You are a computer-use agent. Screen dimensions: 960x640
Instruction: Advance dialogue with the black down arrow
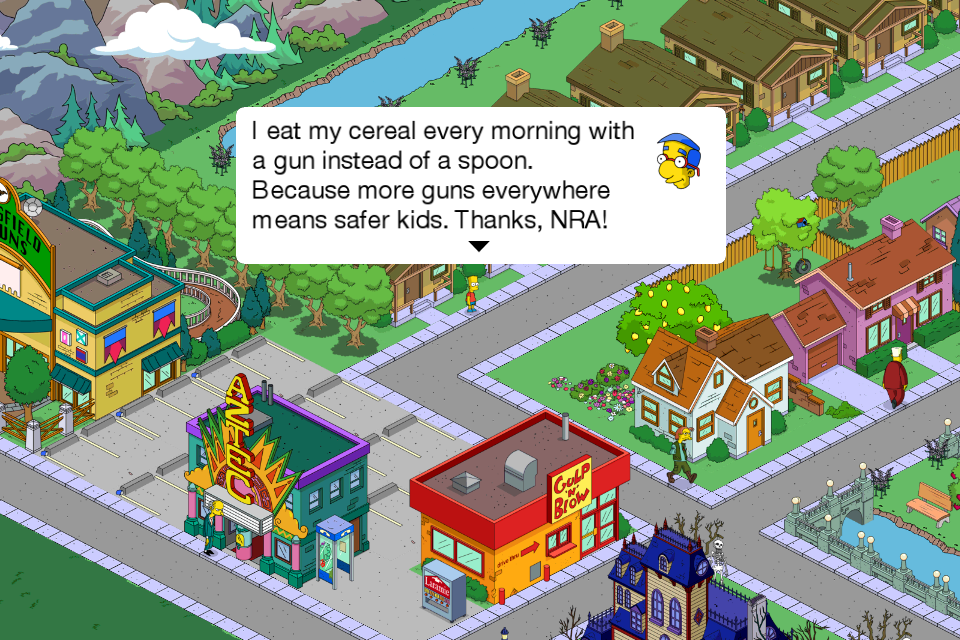click(x=480, y=246)
